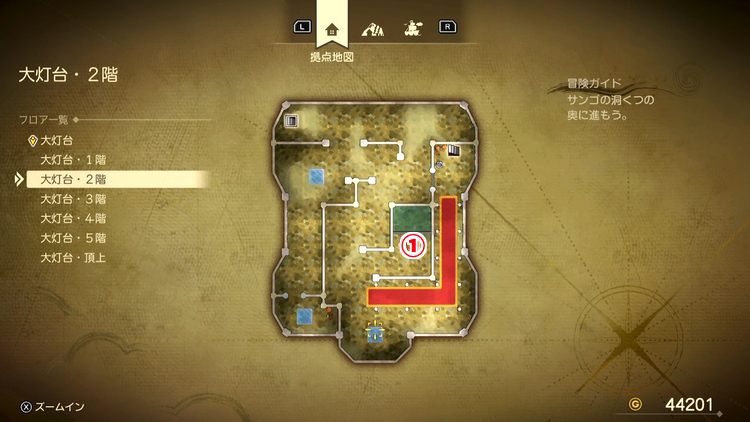The width and height of the screenshot is (750, 422).
Task: Select the 拠点地図 house tab
Action: [332, 28]
